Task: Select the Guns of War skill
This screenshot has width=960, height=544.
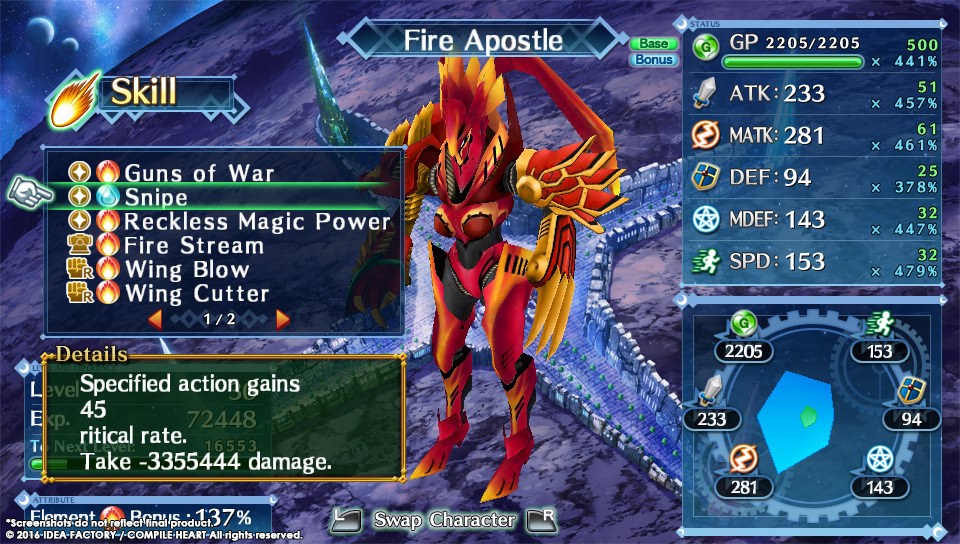Action: click(198, 173)
